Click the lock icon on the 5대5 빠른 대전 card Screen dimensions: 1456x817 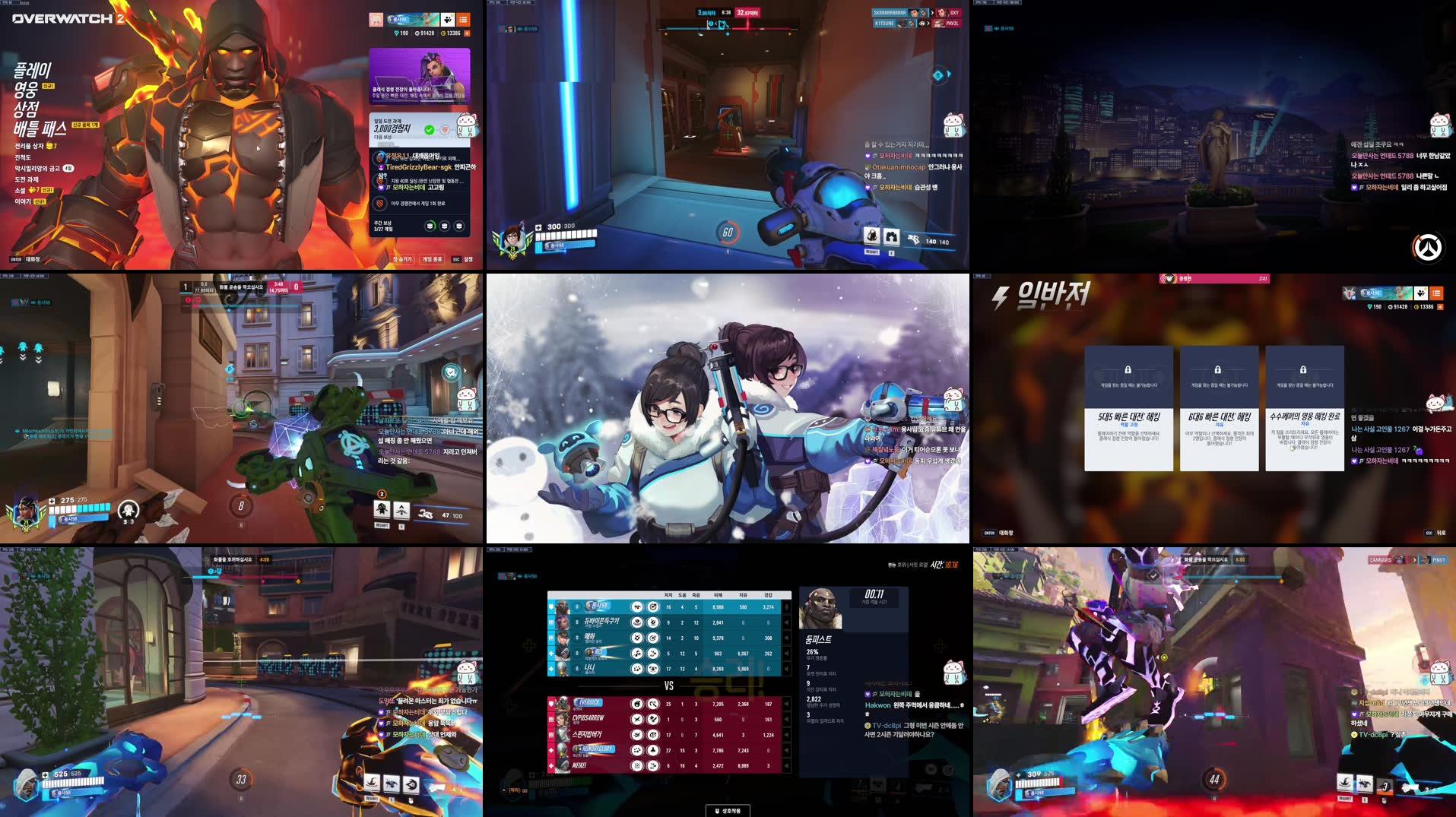click(1128, 369)
